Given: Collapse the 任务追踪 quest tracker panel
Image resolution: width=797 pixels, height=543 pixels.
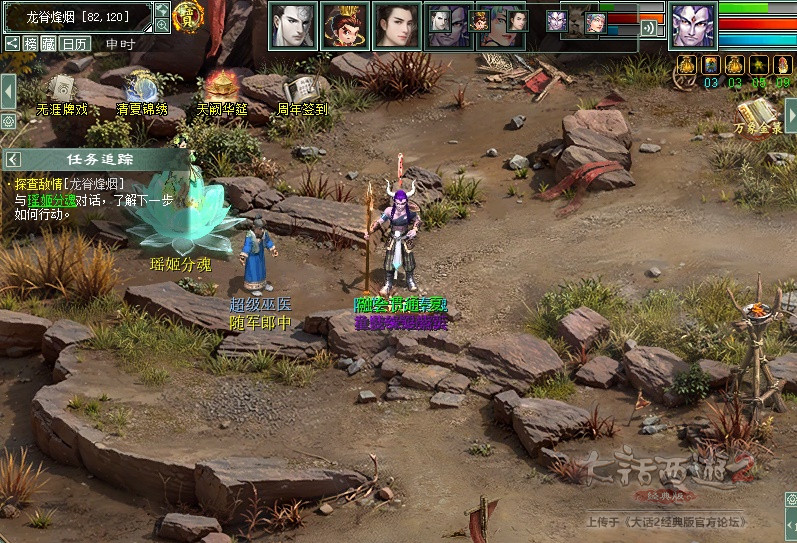Looking at the screenshot, I should click(x=12, y=159).
